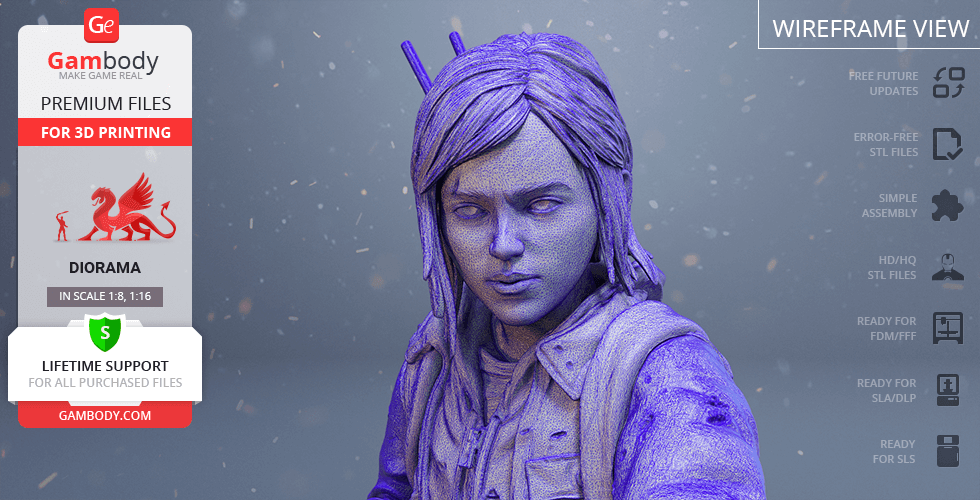Viewport: 980px width, 500px height.
Task: Click the red dragon diorama emblem
Action: (x=117, y=208)
